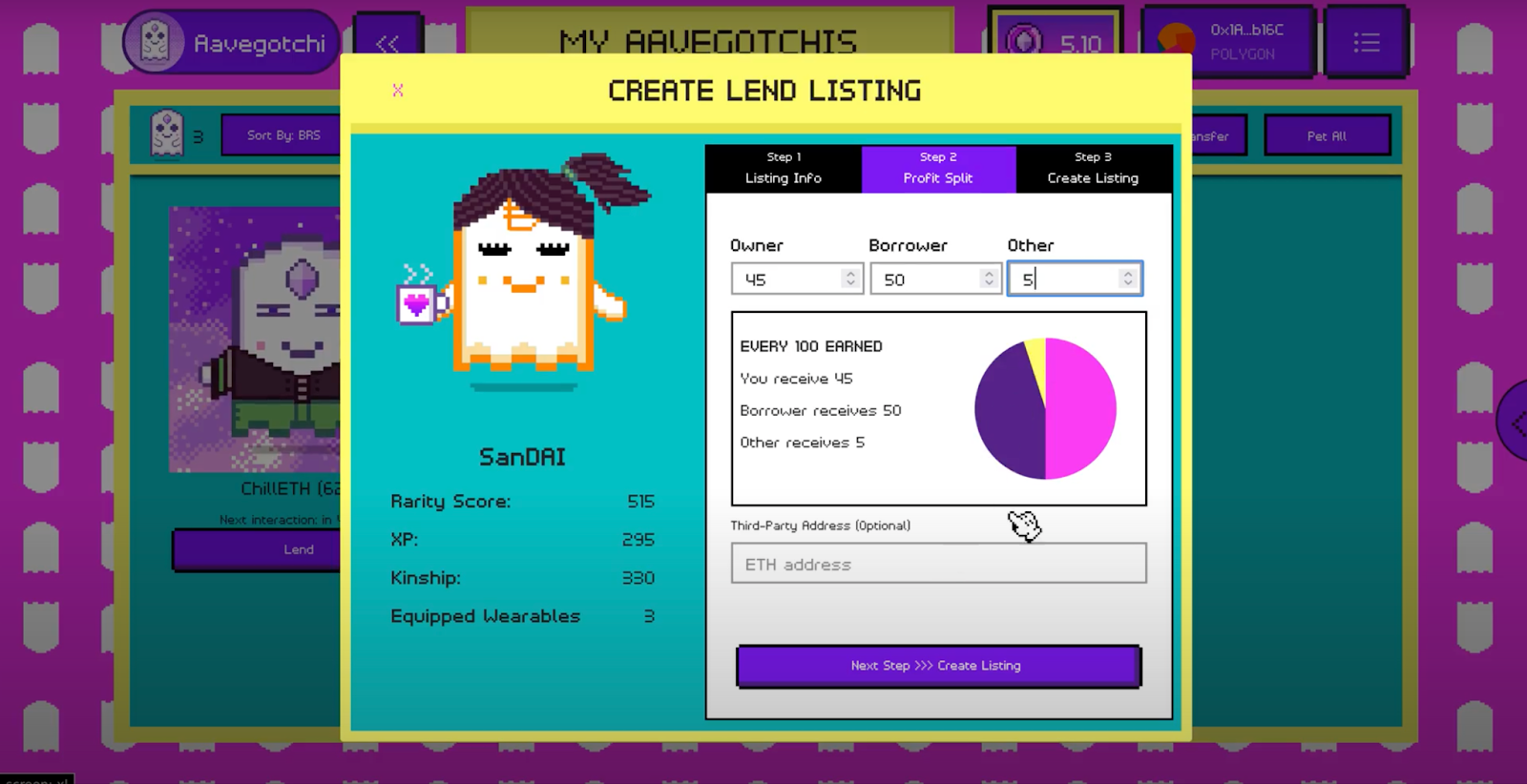
Task: Click the Third-Party ETH address field
Action: 938,564
